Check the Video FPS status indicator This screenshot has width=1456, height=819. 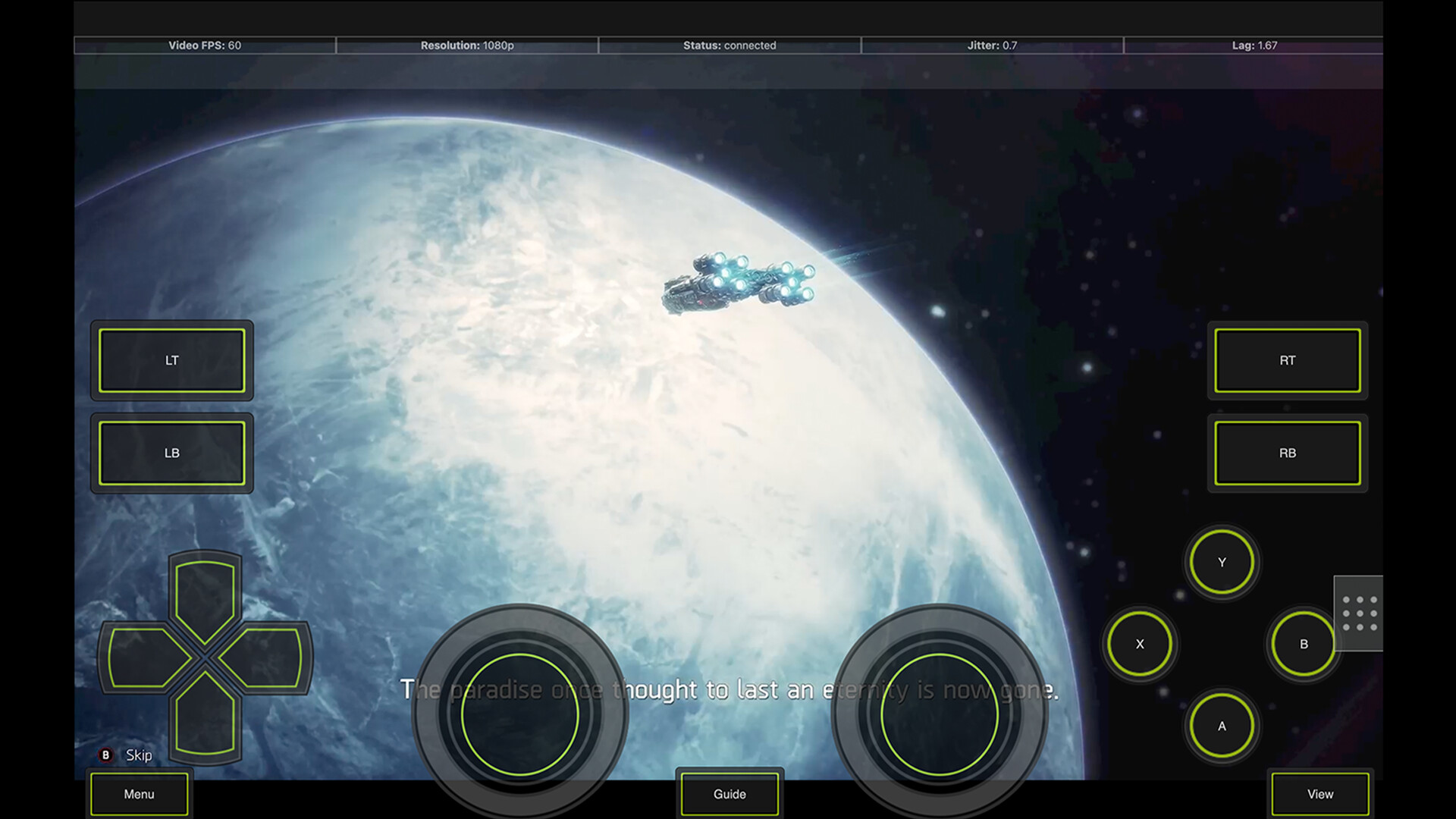pyautogui.click(x=204, y=45)
